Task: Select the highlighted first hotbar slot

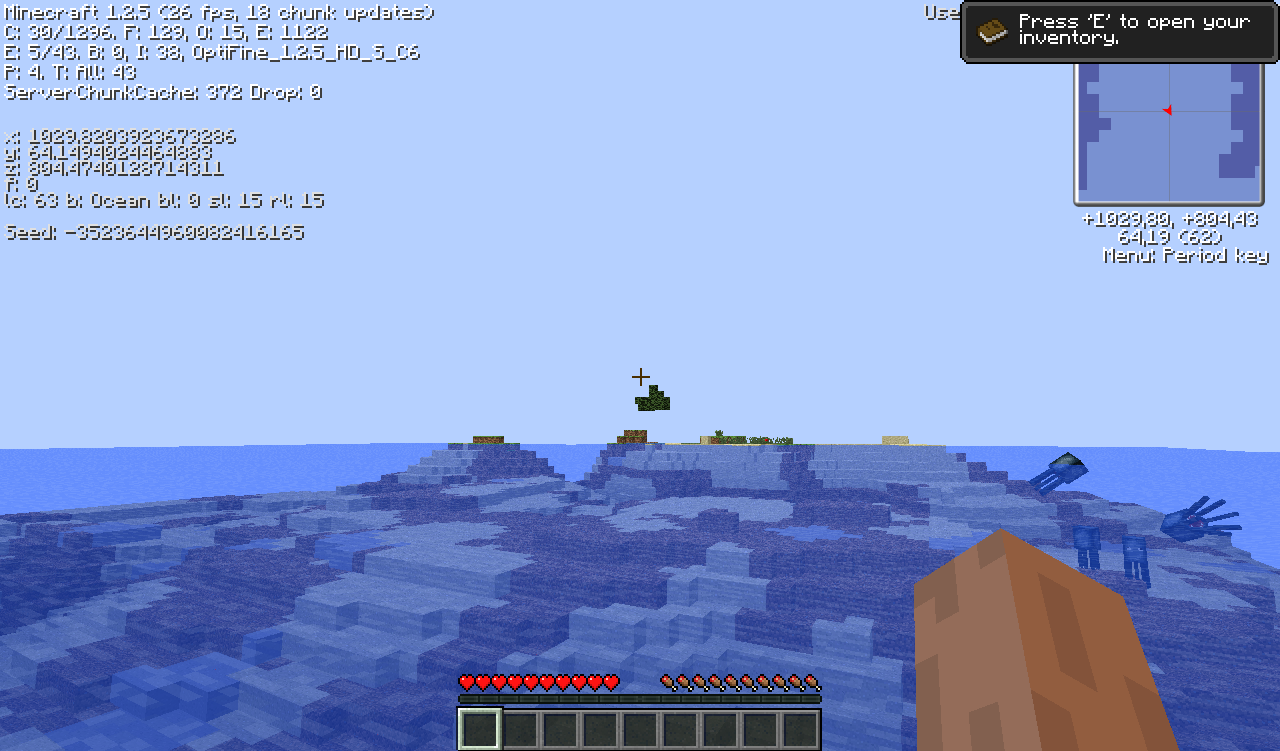Action: pos(480,729)
